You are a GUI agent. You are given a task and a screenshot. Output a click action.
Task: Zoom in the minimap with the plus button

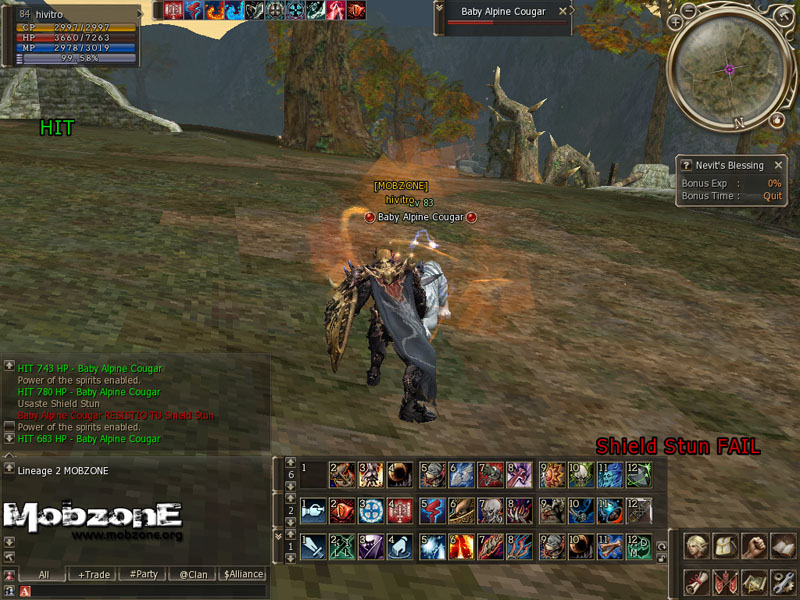click(676, 21)
